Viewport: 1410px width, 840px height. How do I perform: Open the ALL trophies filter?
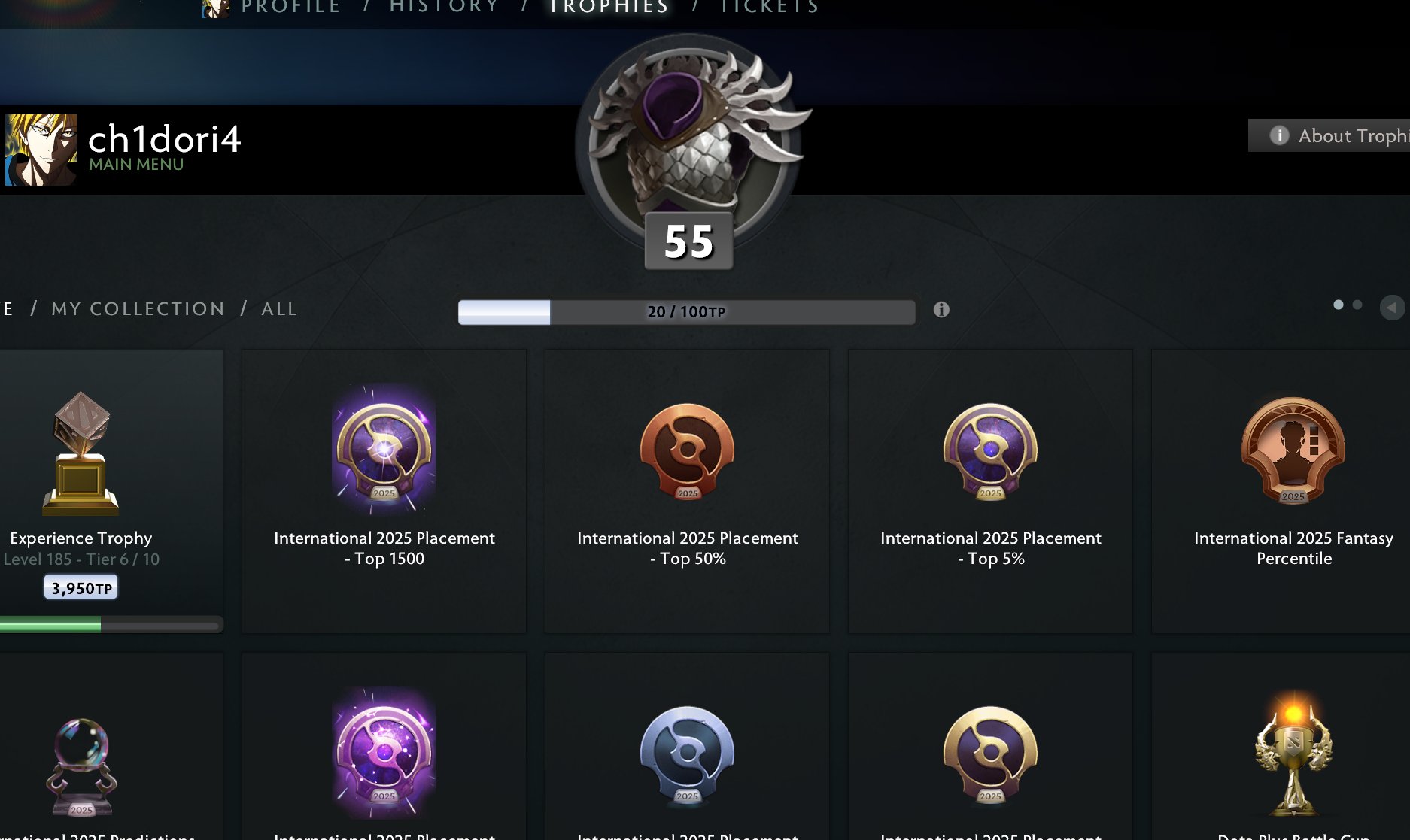tap(278, 308)
